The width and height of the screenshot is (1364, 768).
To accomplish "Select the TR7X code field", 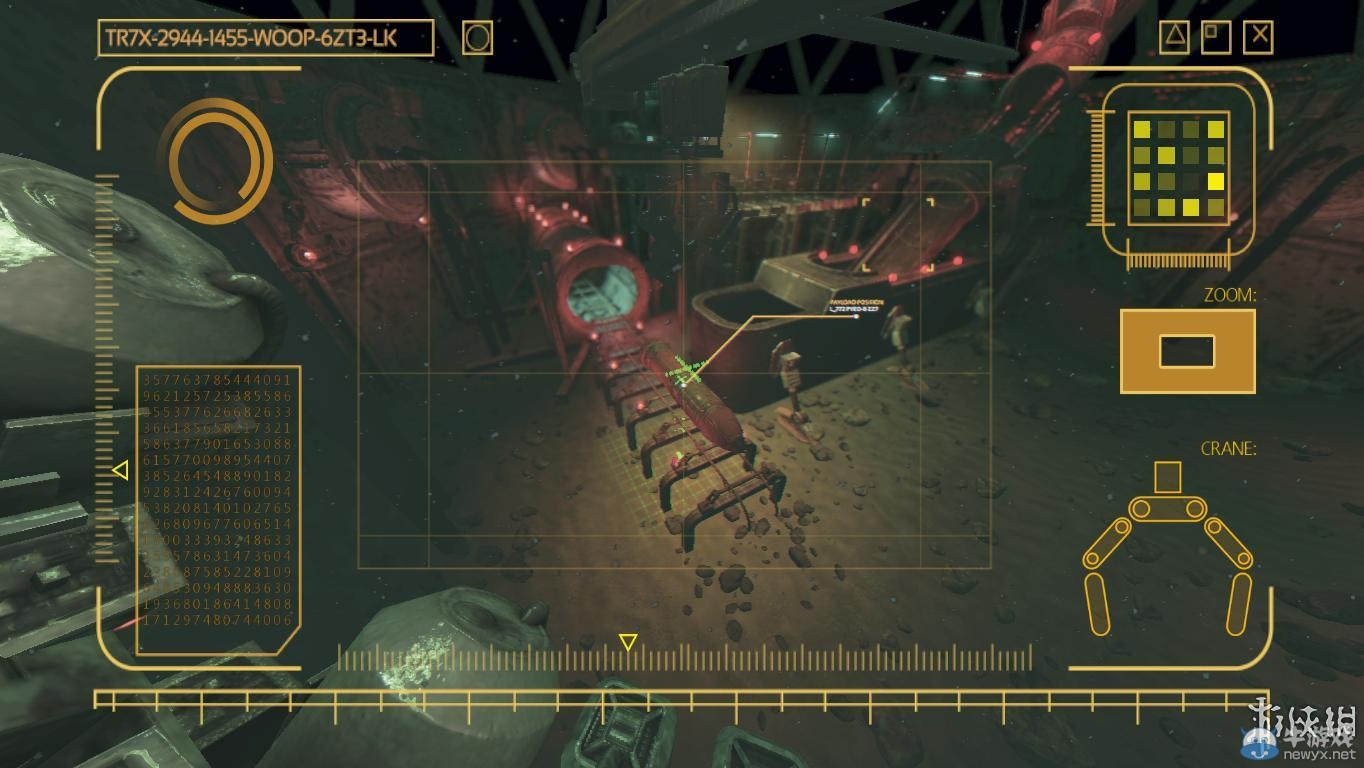I will pyautogui.click(x=266, y=38).
